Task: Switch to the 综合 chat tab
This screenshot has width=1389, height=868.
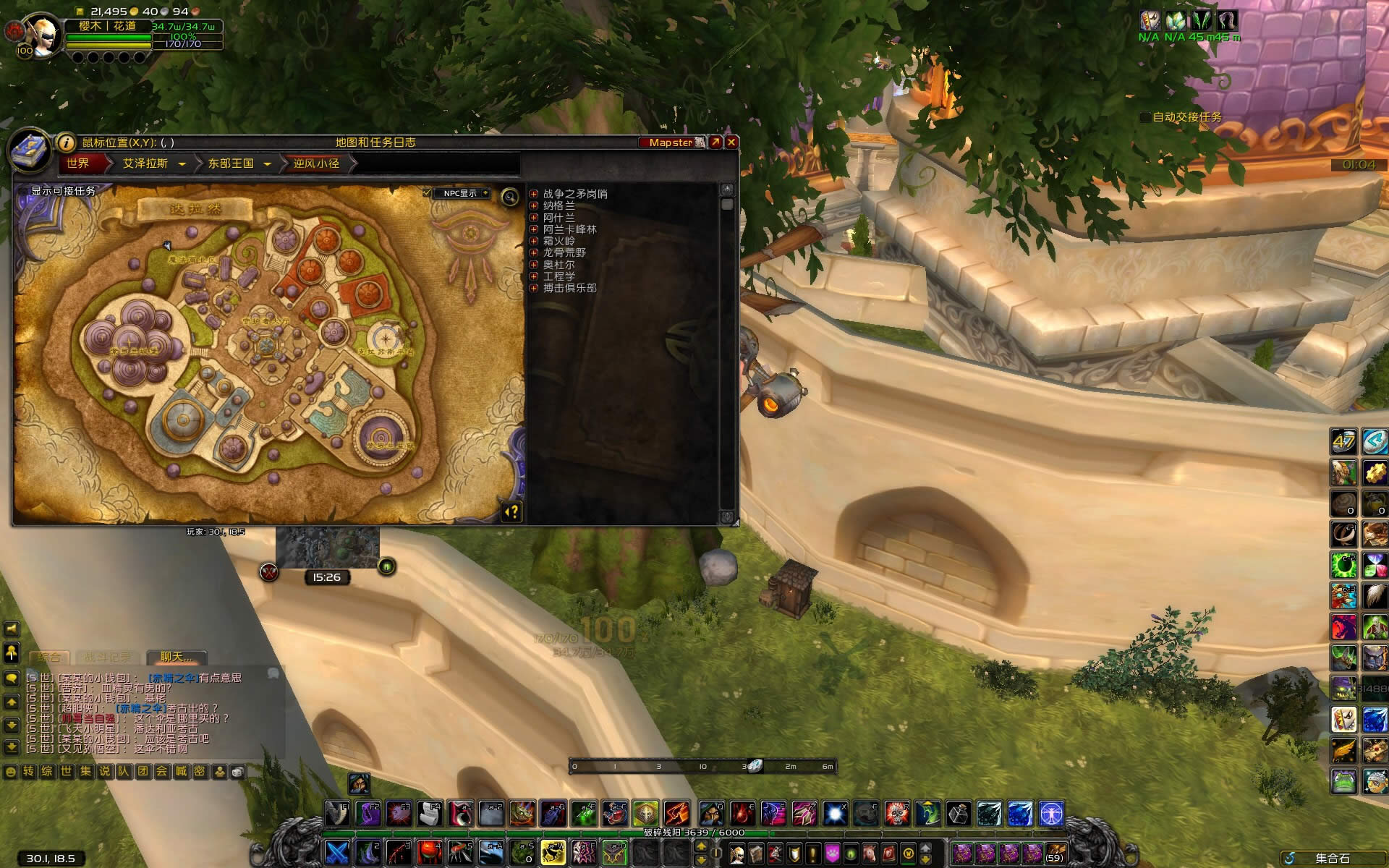Action: pyautogui.click(x=49, y=657)
